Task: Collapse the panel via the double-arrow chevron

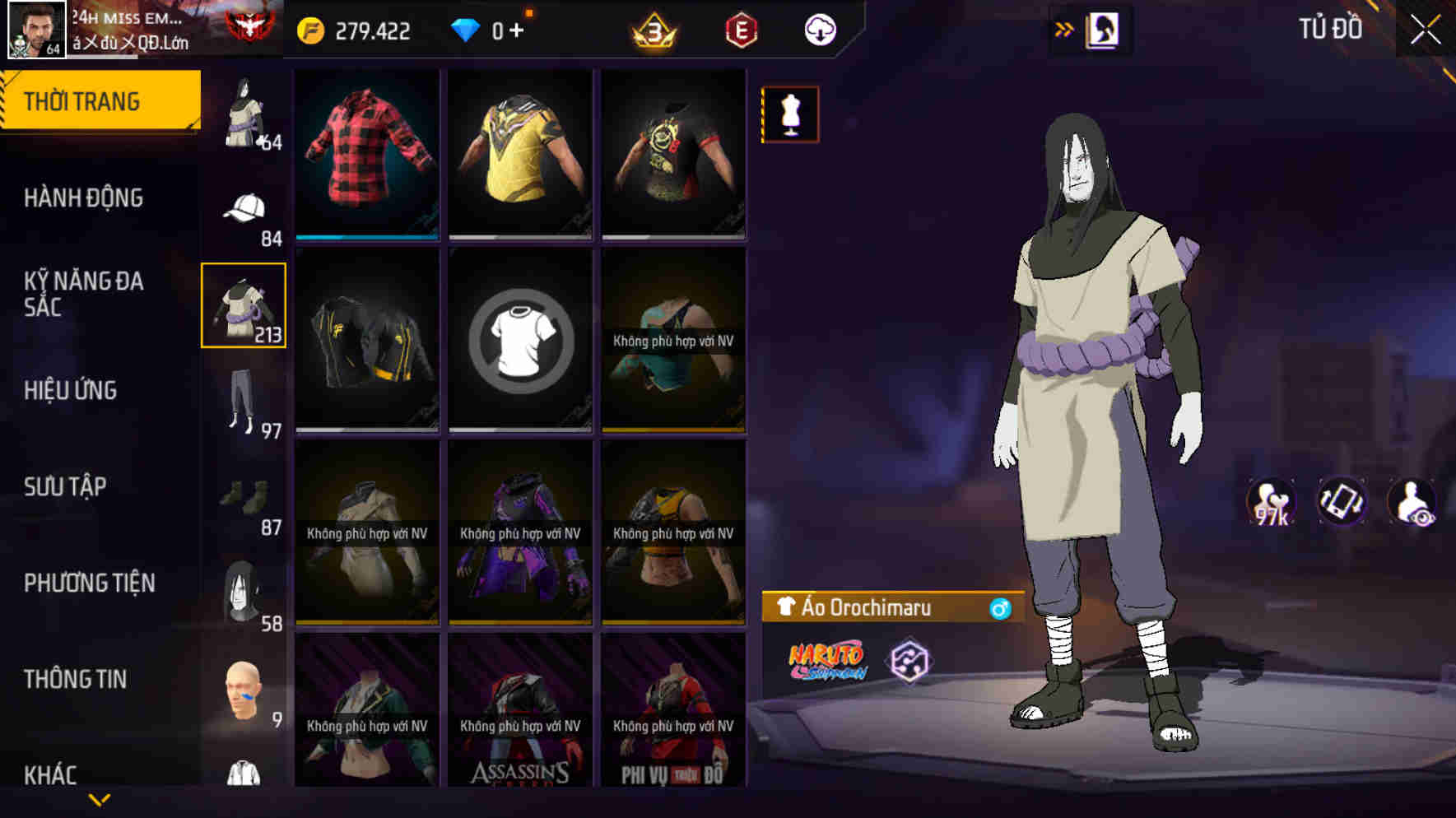Action: [1064, 27]
